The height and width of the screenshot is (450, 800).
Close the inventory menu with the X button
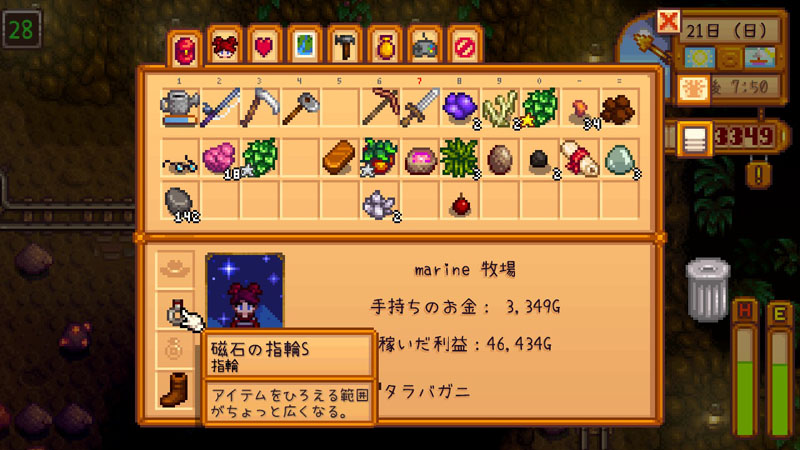pos(669,20)
